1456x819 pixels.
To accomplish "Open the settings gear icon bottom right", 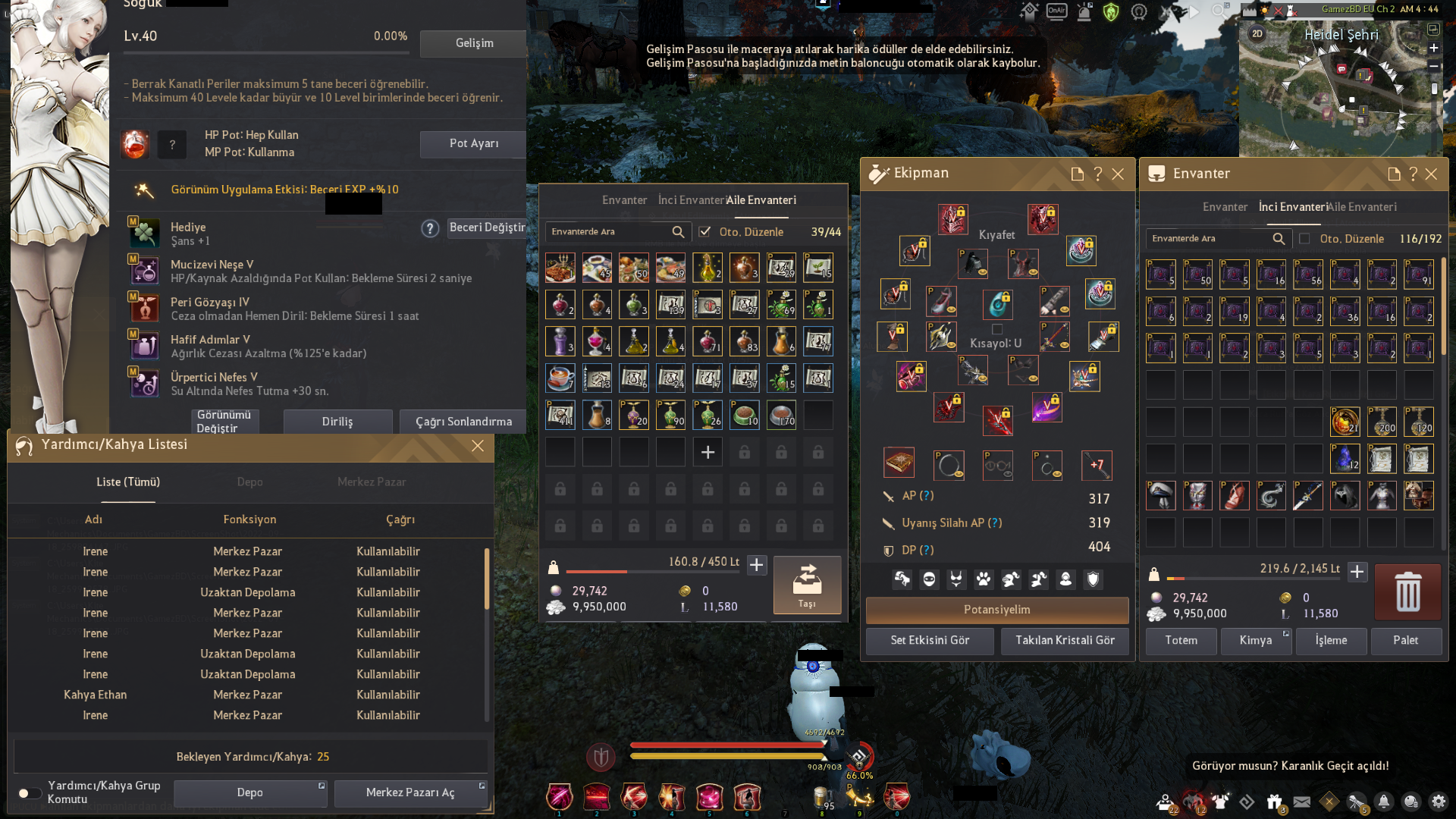I will [1439, 802].
